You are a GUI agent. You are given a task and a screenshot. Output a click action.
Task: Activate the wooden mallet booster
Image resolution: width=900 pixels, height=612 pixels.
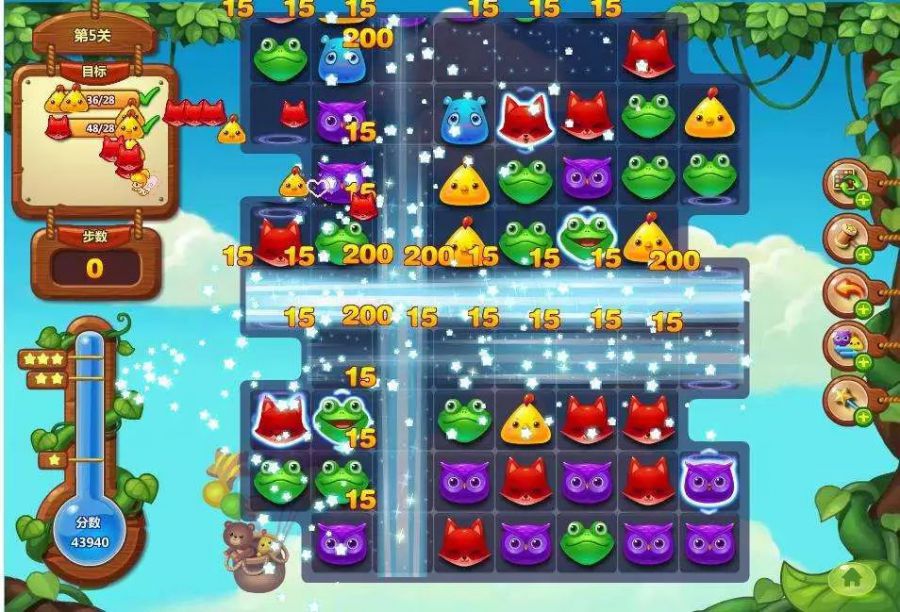point(846,237)
